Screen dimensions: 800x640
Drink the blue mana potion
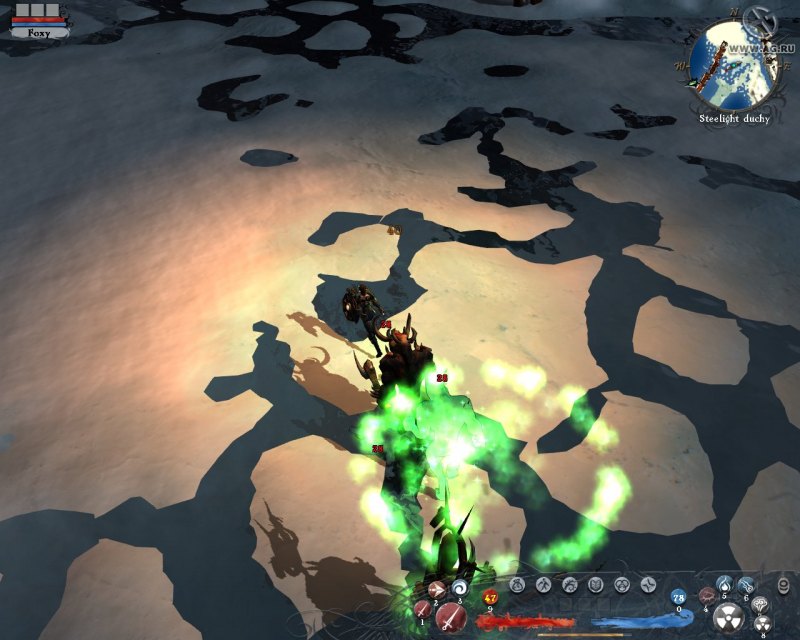click(x=678, y=597)
